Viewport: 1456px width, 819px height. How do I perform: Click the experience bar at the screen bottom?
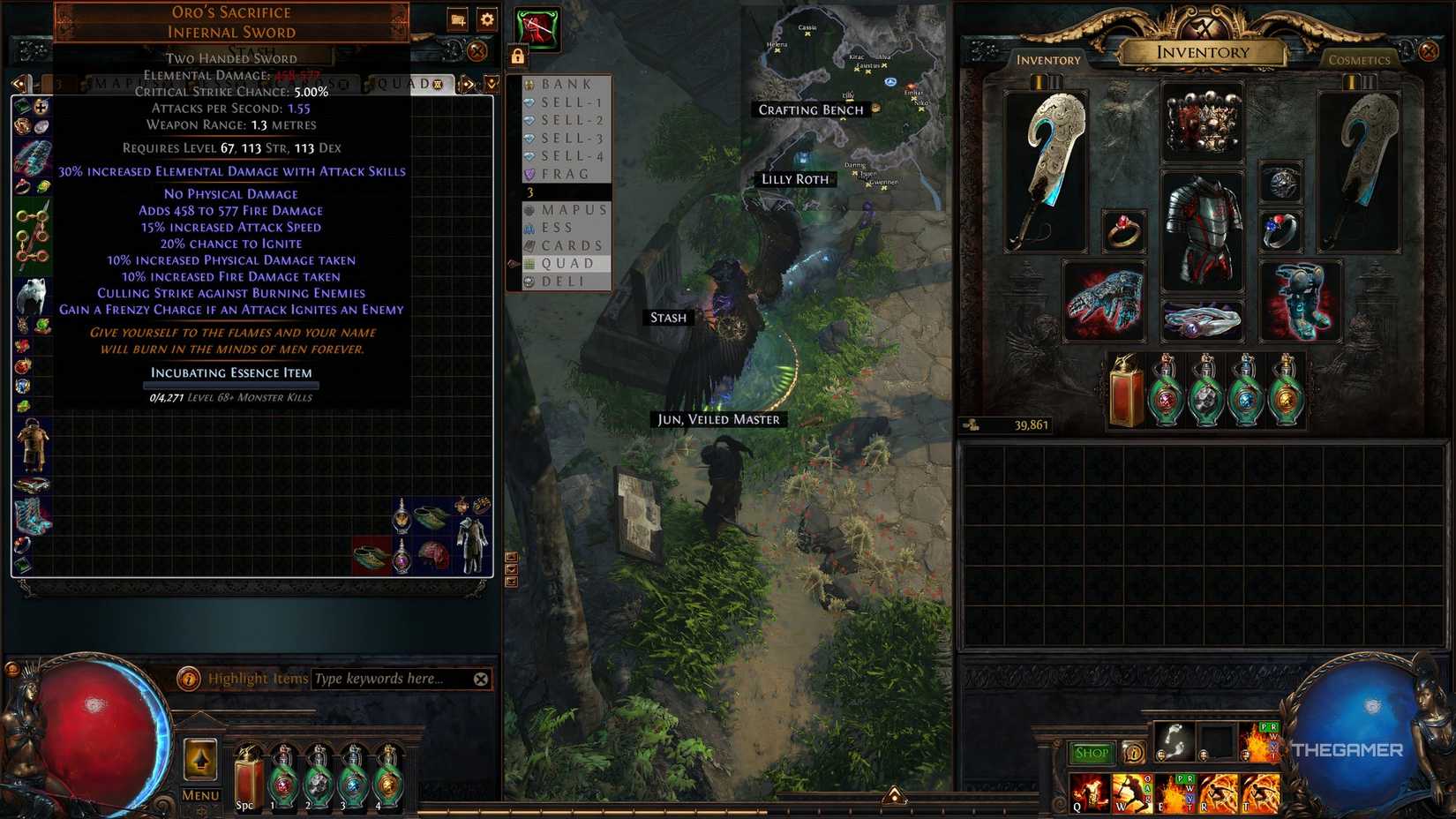(x=728, y=814)
